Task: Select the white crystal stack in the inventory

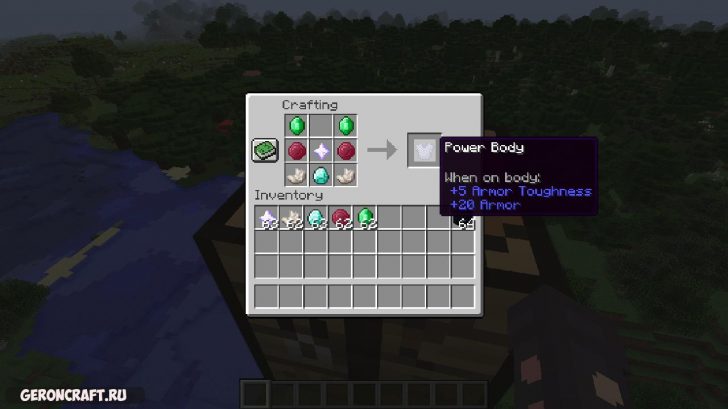Action: tap(291, 217)
